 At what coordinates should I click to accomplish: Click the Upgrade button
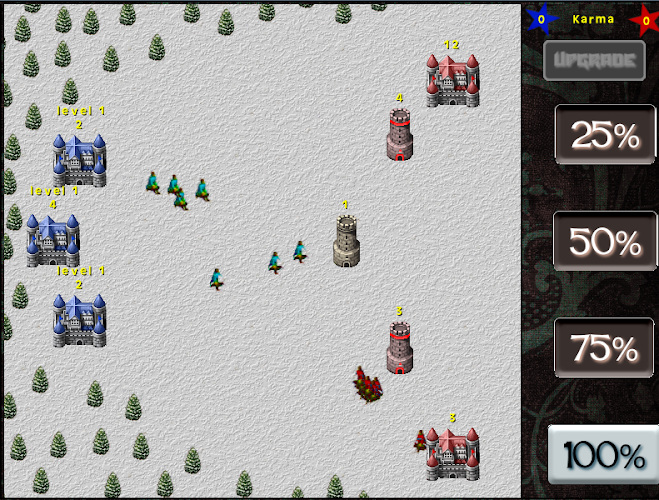click(x=594, y=61)
